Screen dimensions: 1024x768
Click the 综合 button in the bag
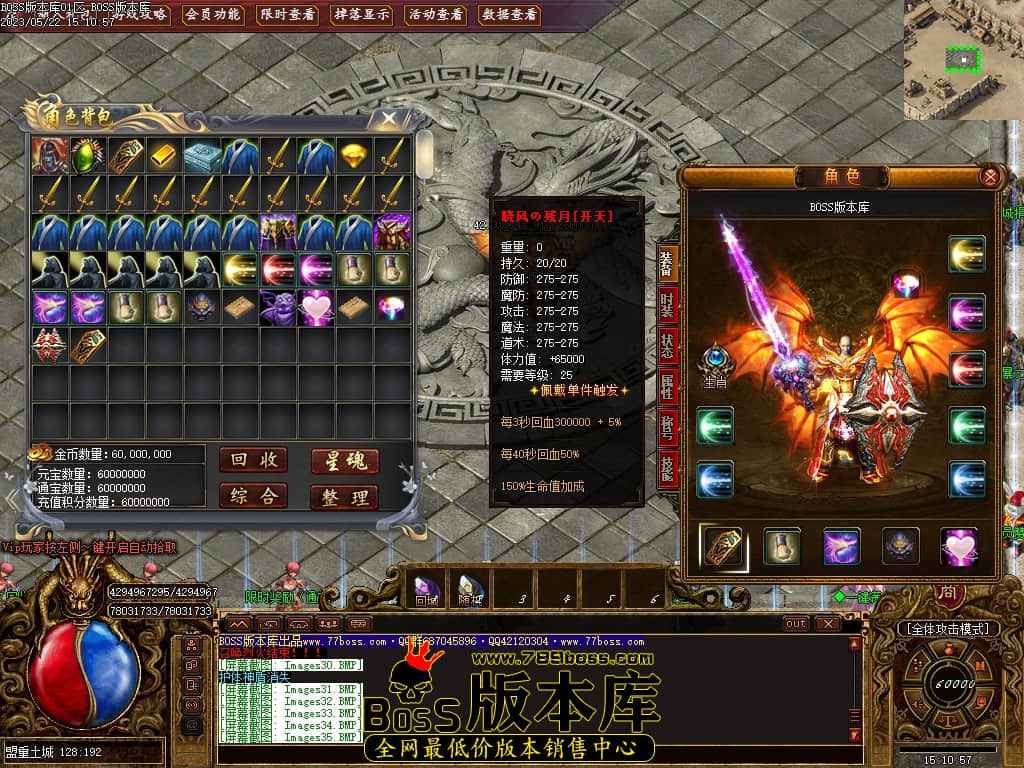tap(253, 496)
